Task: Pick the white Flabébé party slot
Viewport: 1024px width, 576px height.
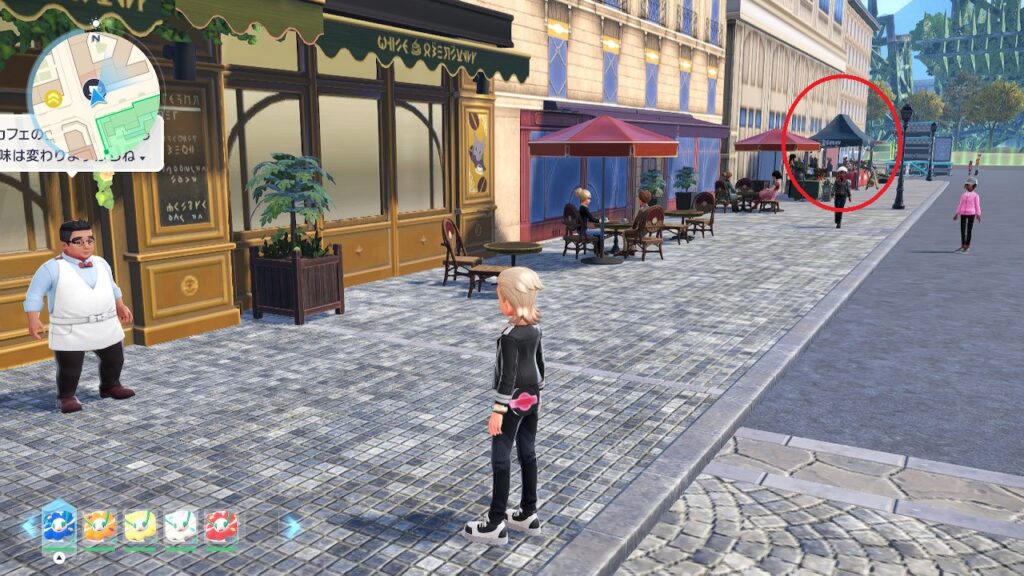Action: (x=181, y=526)
